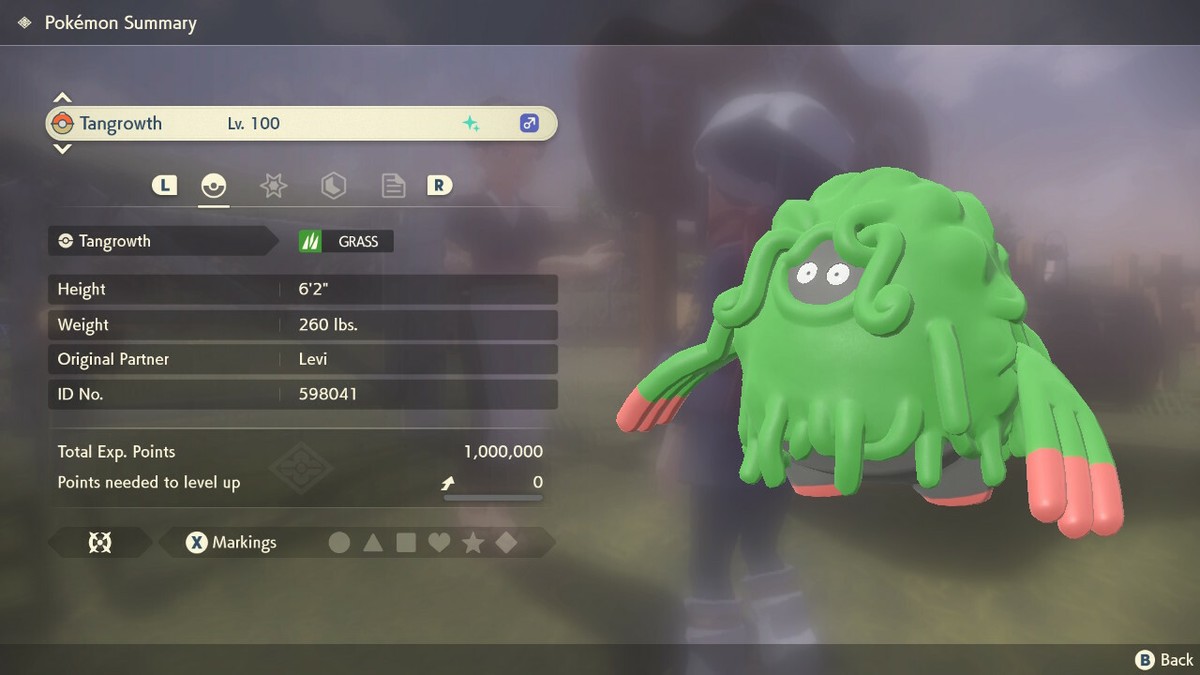Toggle the circle marking
1200x675 pixels.
click(x=340, y=543)
